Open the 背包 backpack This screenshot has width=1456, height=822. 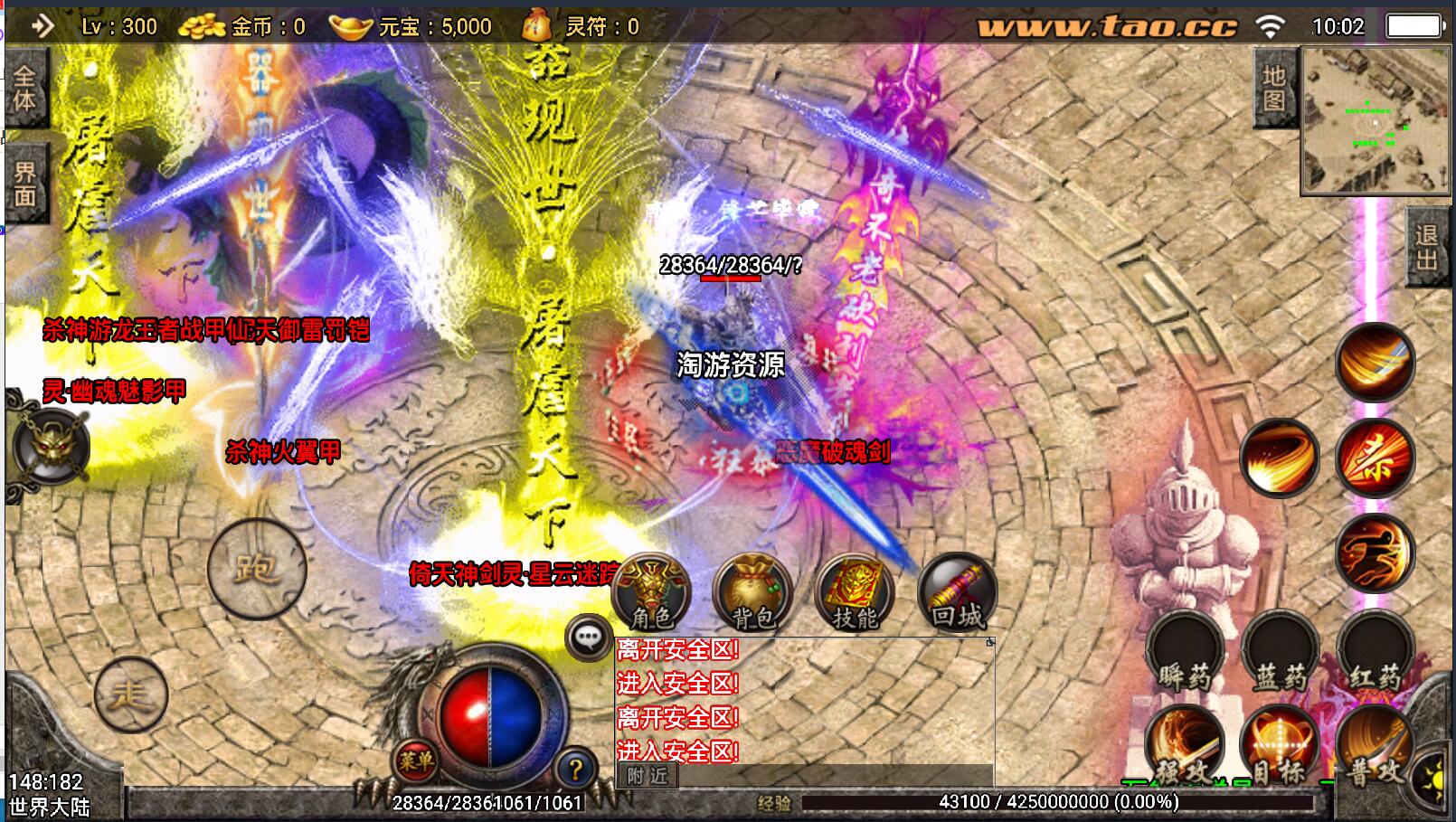(x=752, y=593)
